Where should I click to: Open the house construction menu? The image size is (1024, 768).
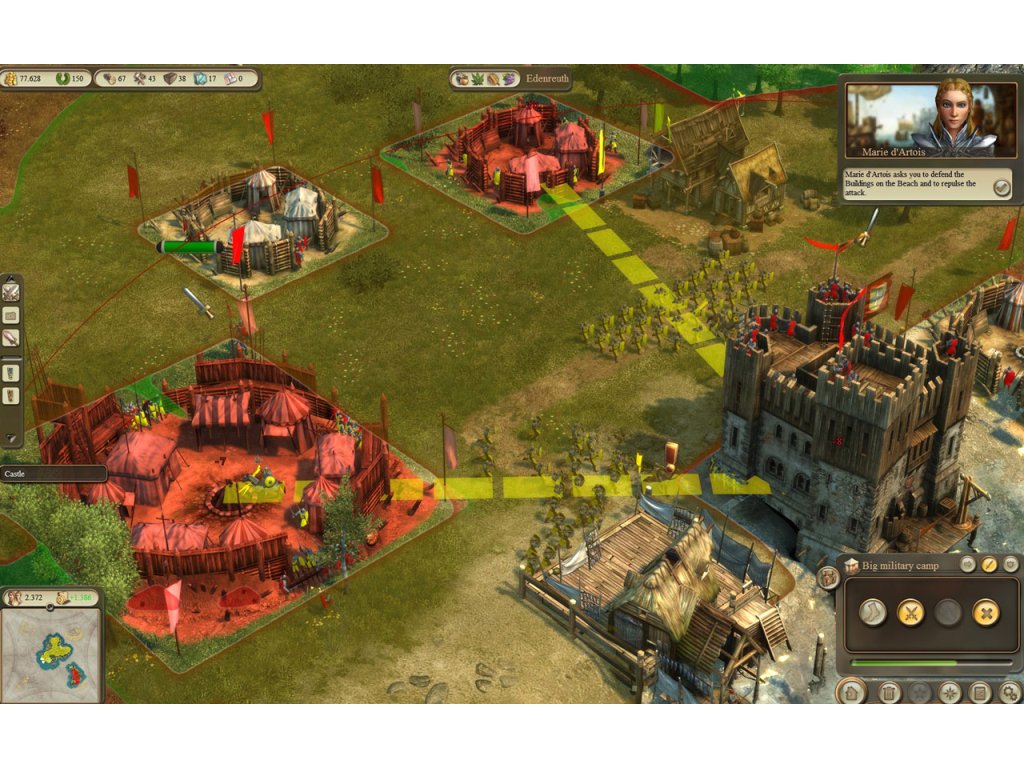pyautogui.click(x=851, y=691)
